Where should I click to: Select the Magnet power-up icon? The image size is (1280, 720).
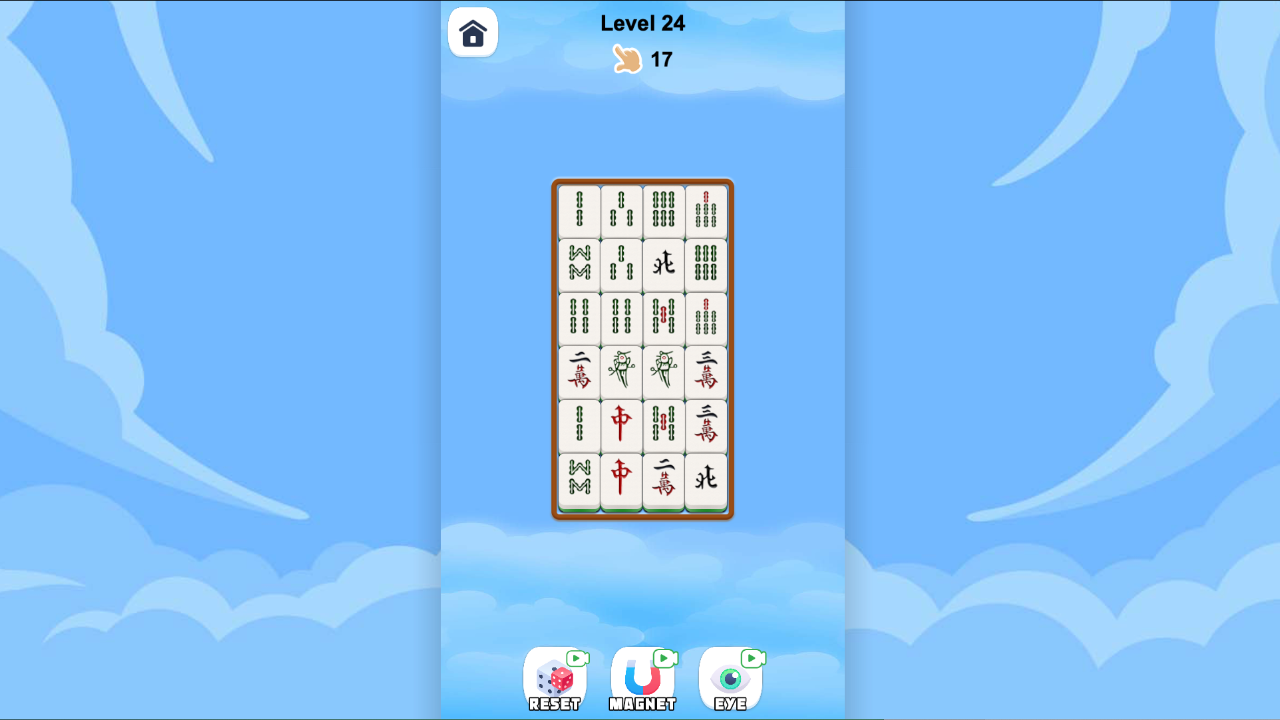tap(643, 680)
